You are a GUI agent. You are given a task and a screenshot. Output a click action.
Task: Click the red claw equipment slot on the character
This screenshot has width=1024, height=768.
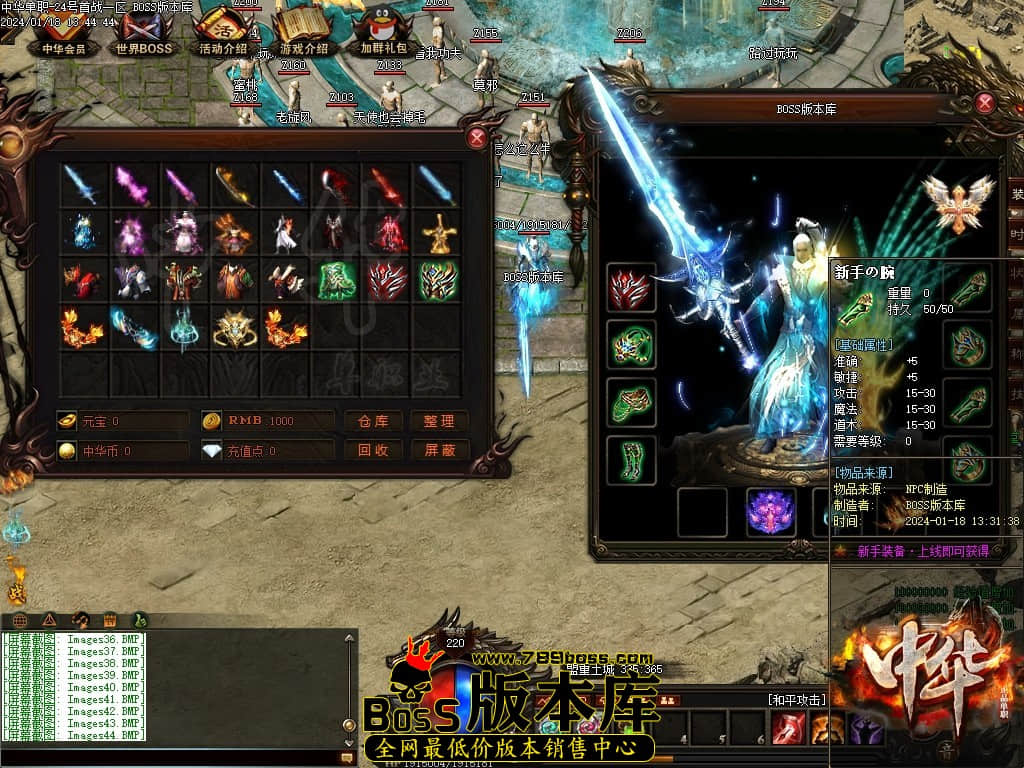pos(631,289)
